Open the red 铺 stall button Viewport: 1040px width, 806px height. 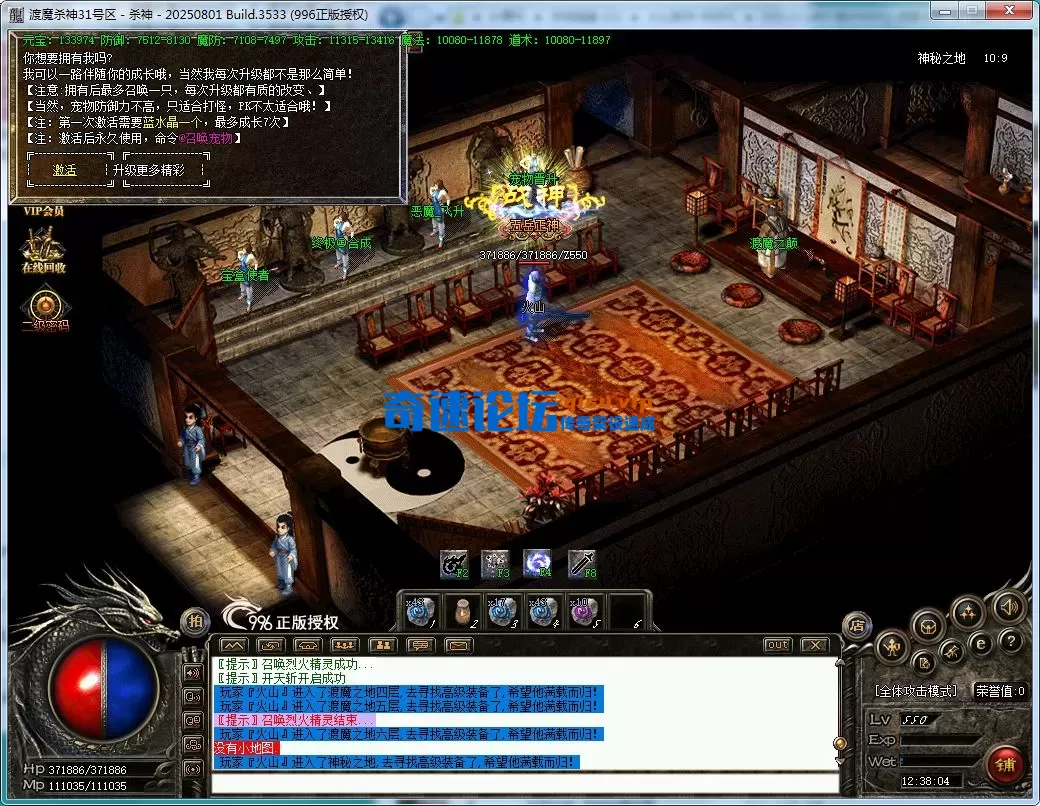coord(1003,765)
